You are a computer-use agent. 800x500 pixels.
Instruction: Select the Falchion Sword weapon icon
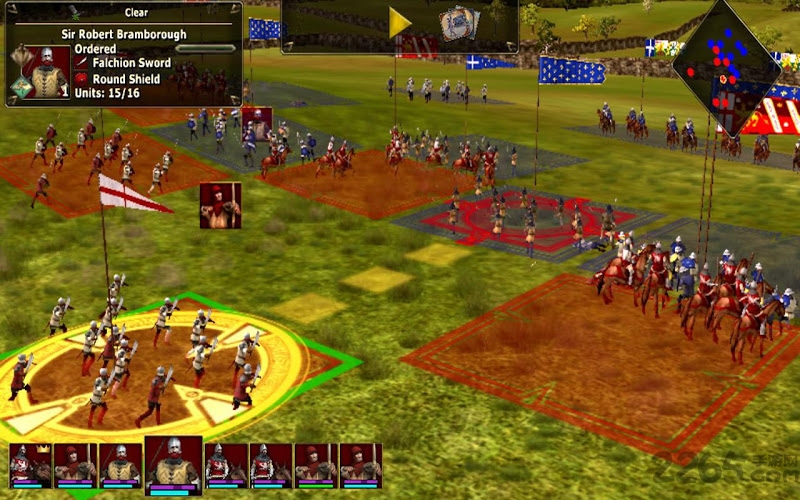click(x=81, y=63)
